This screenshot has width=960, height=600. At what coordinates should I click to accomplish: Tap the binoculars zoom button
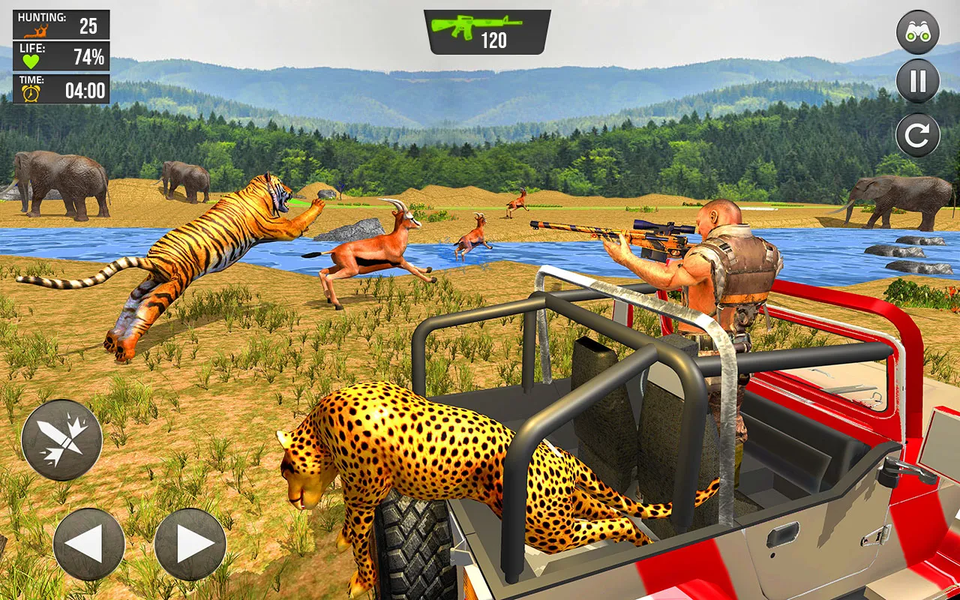(x=917, y=31)
